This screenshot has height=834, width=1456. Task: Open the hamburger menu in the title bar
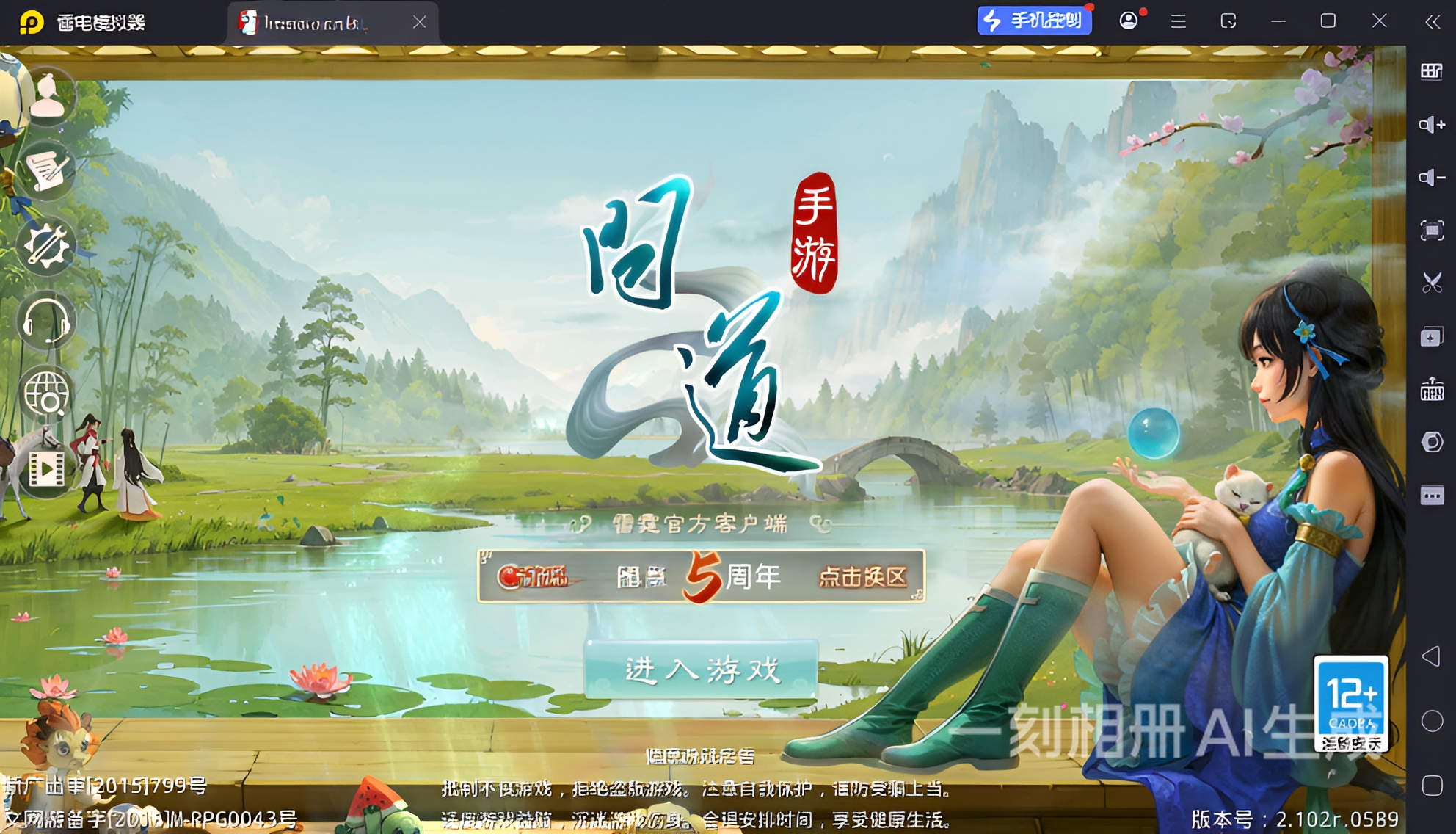pos(1177,21)
